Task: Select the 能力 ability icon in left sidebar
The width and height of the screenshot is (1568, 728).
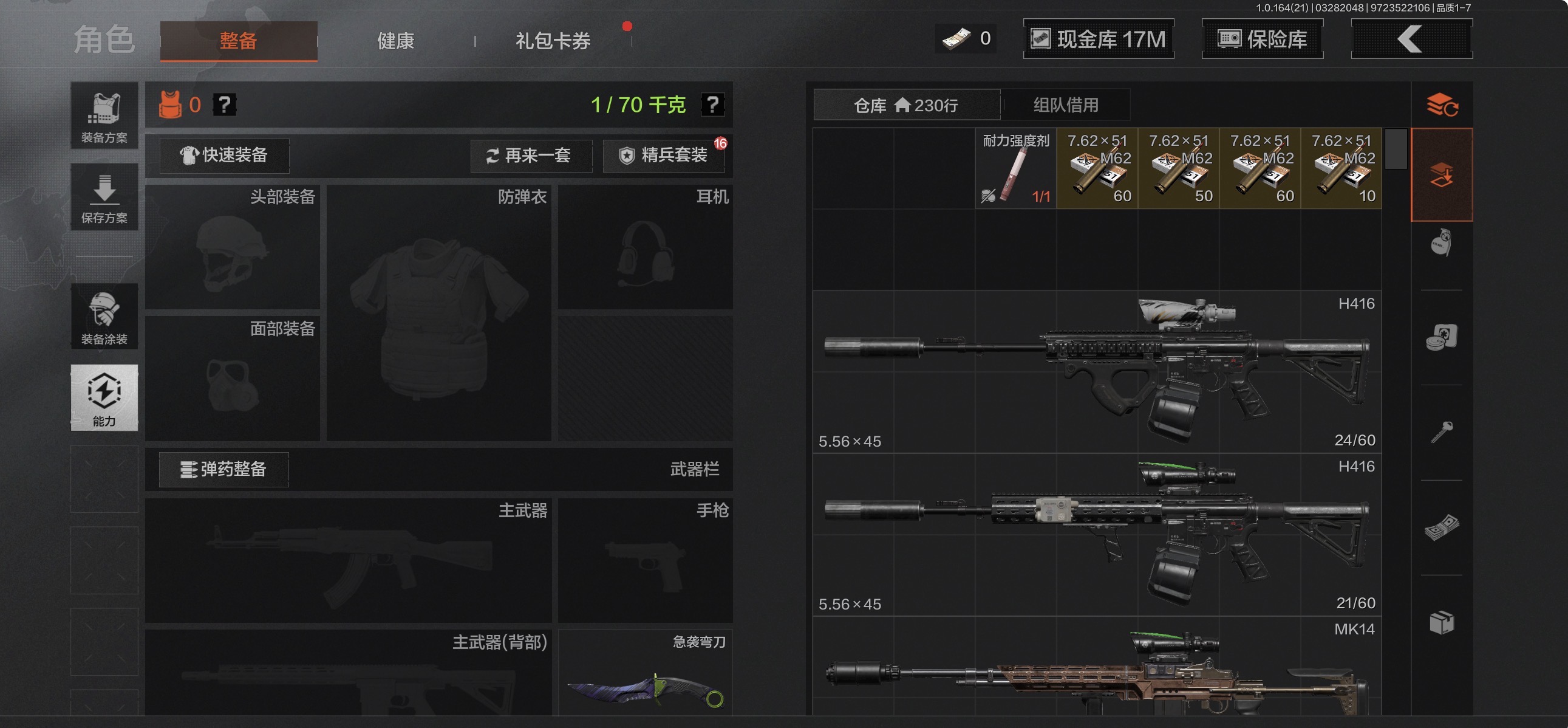Action: tap(104, 398)
